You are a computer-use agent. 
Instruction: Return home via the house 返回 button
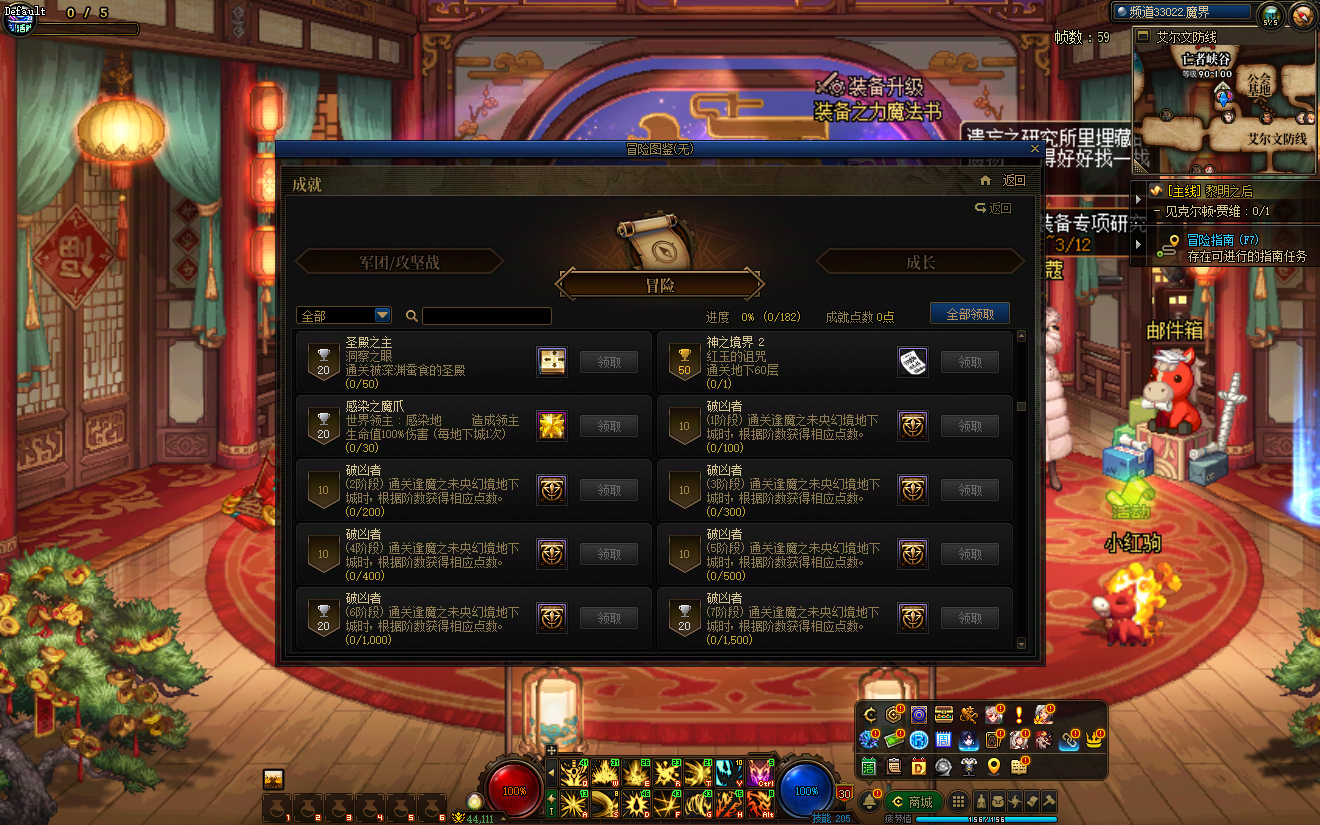point(1005,181)
